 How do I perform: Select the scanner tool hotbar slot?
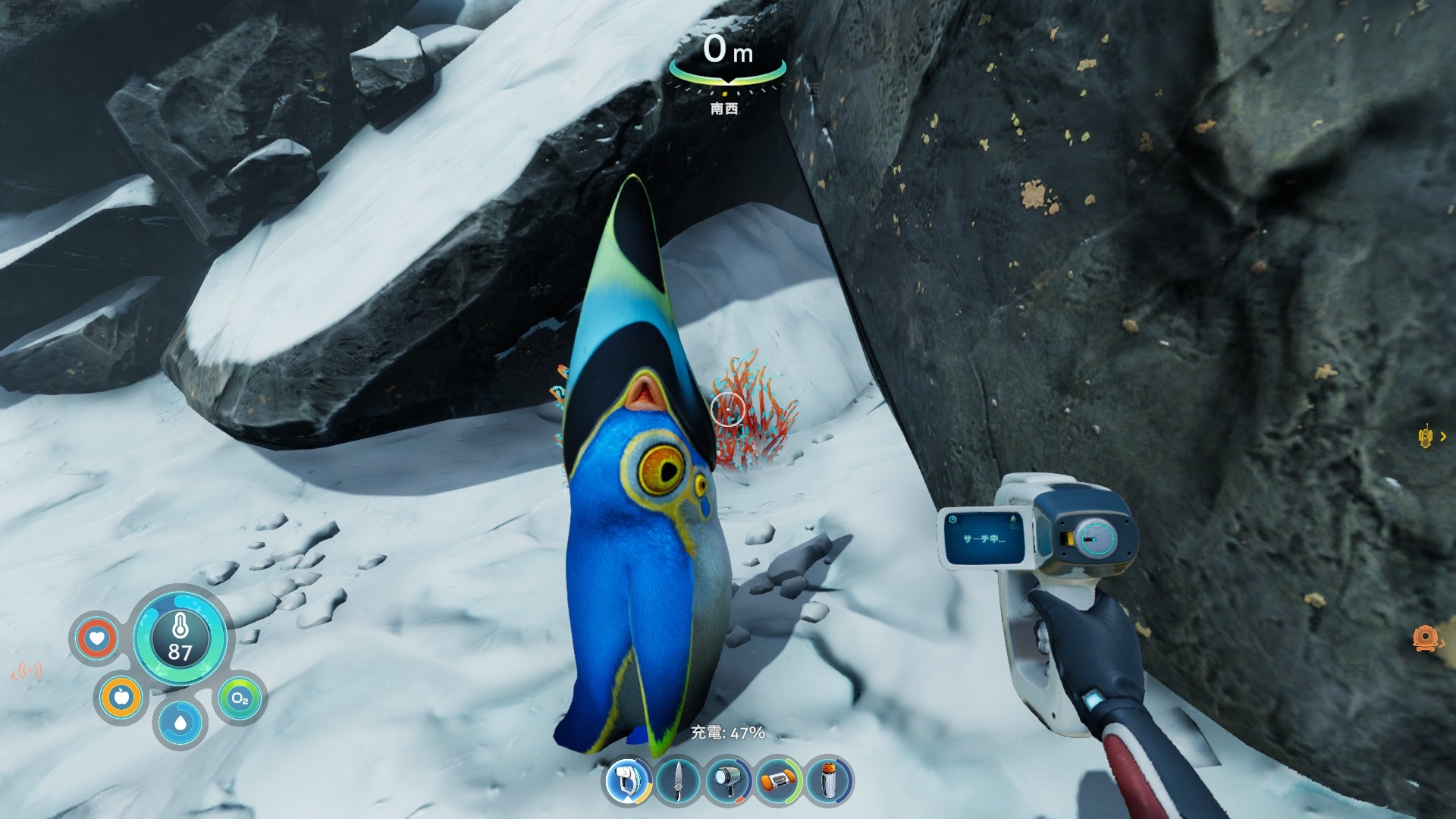628,781
